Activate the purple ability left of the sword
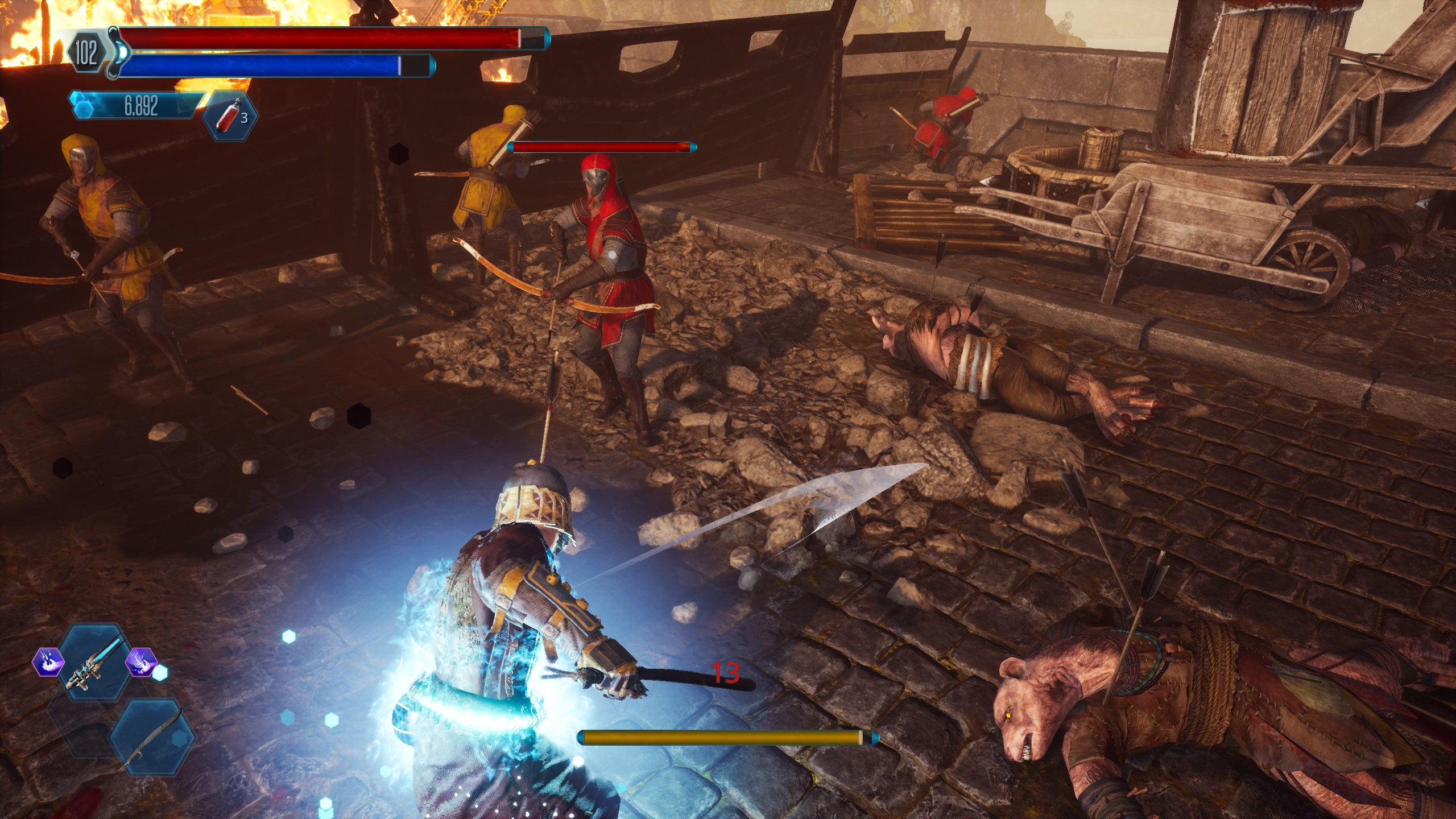 (x=48, y=662)
